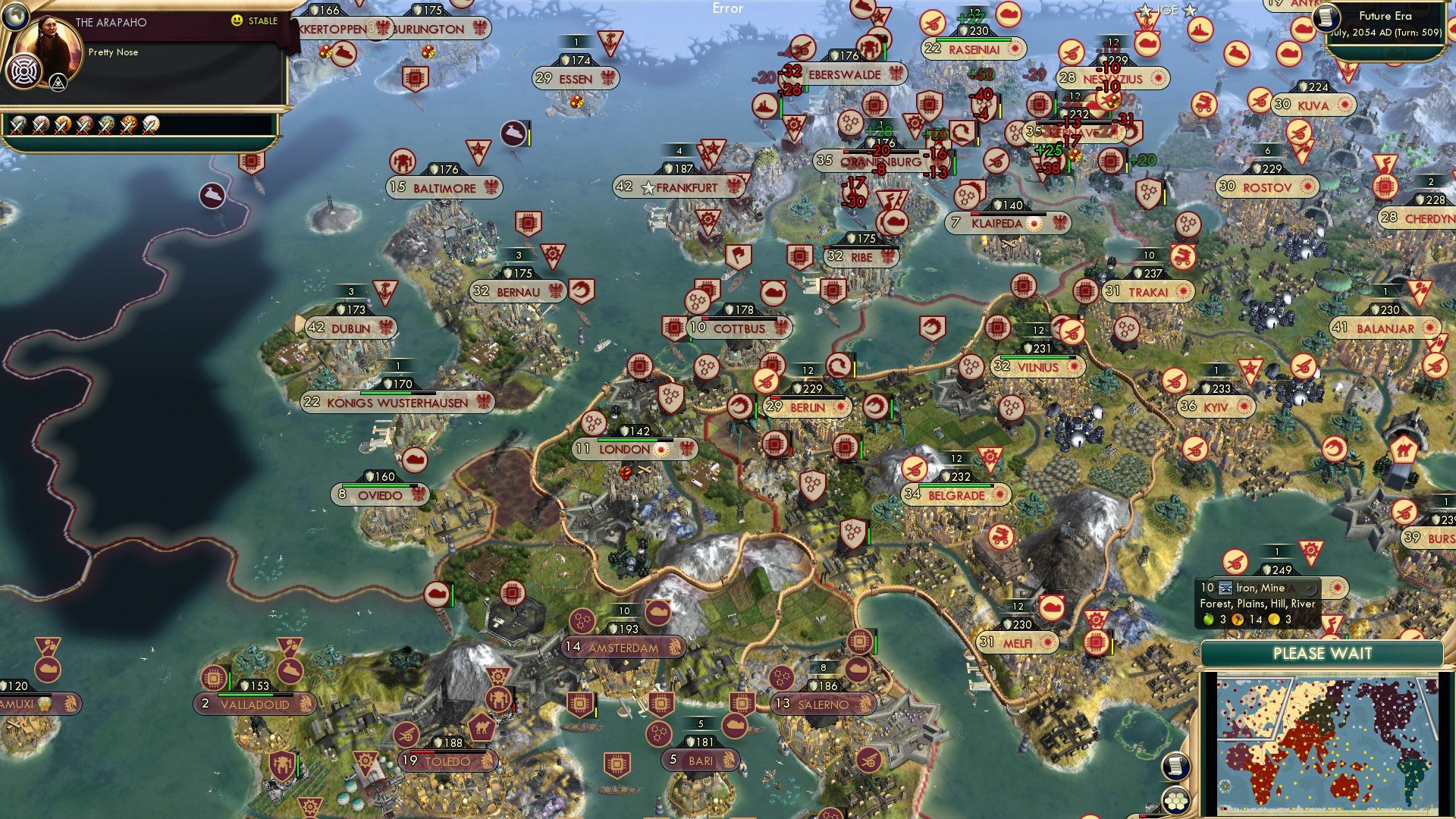1456x819 pixels.
Task: Open the Social Policies wheel icon
Action: coord(25,71)
